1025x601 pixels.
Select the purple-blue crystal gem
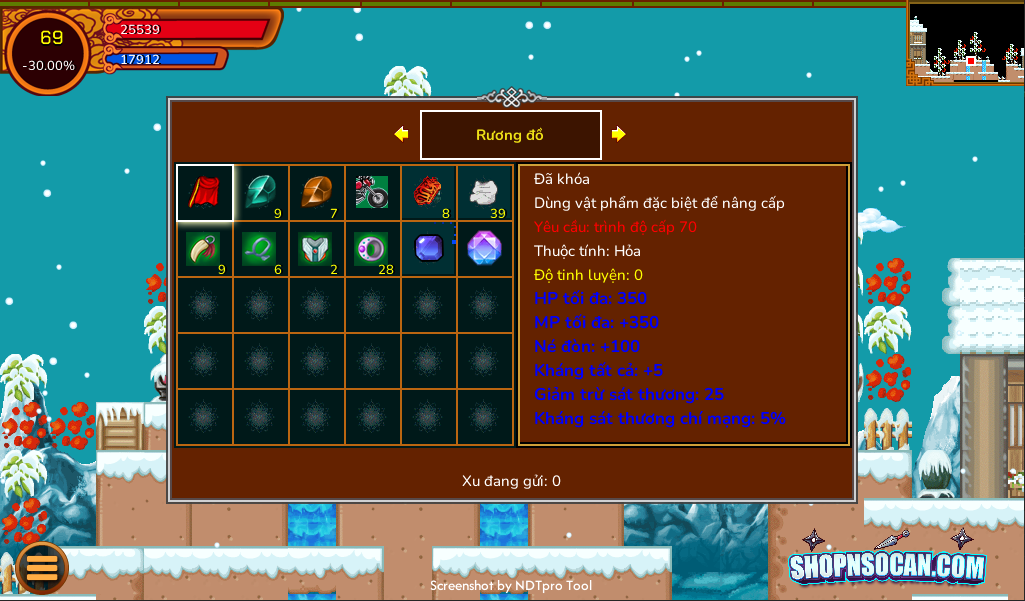[485, 249]
